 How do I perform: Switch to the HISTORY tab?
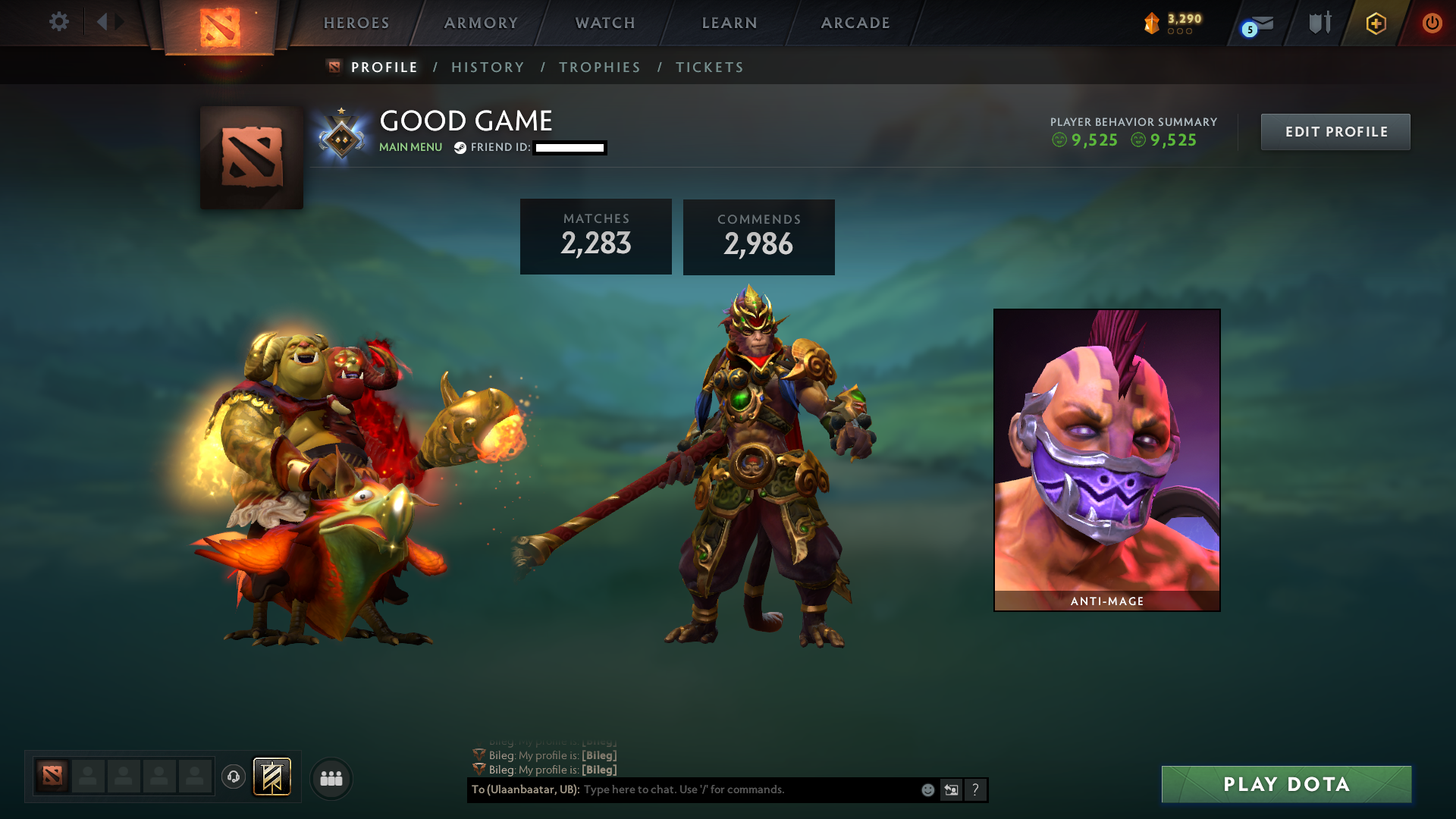click(x=487, y=67)
